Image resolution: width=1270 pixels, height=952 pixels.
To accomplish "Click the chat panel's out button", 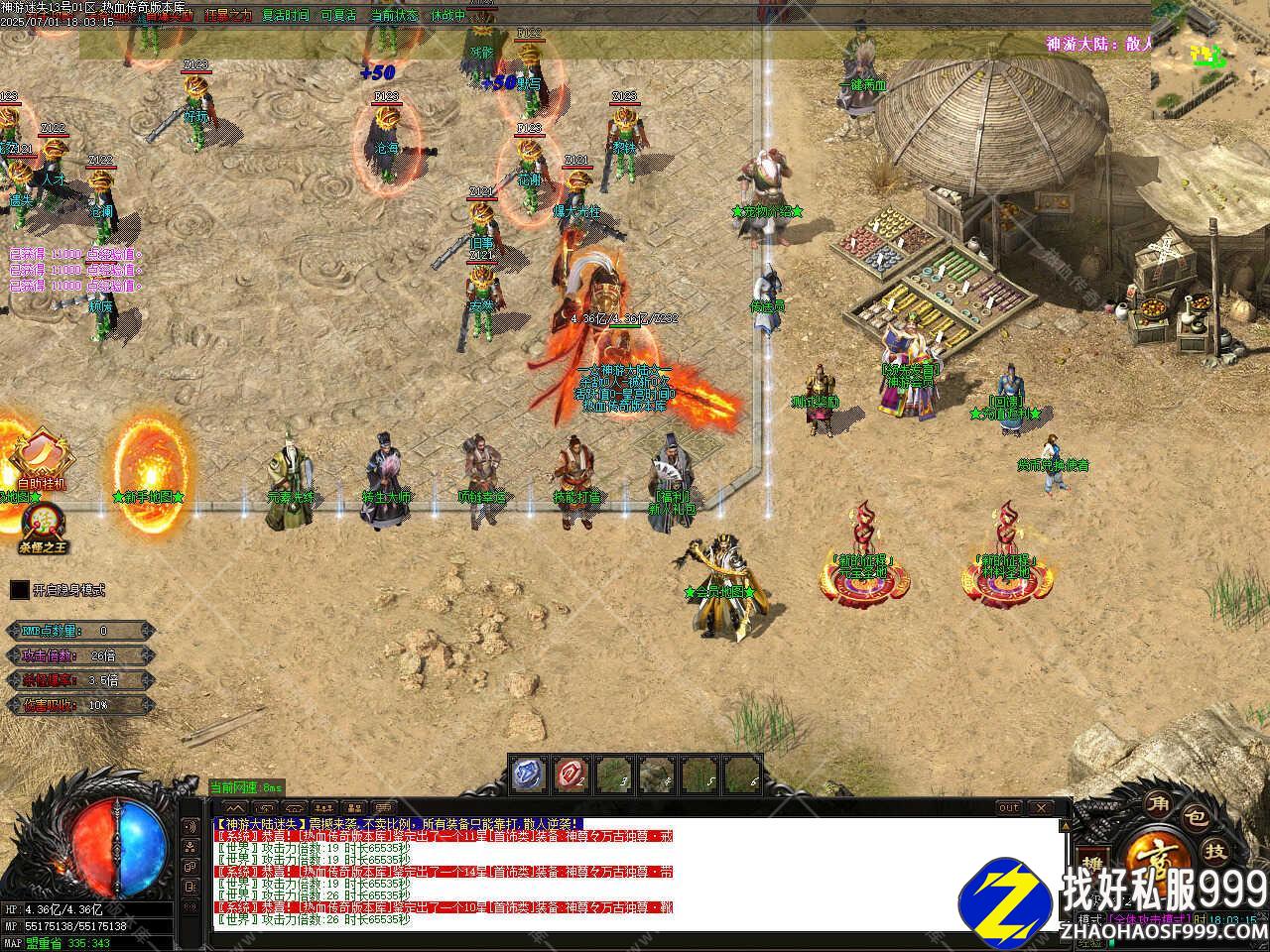I will coord(1008,808).
